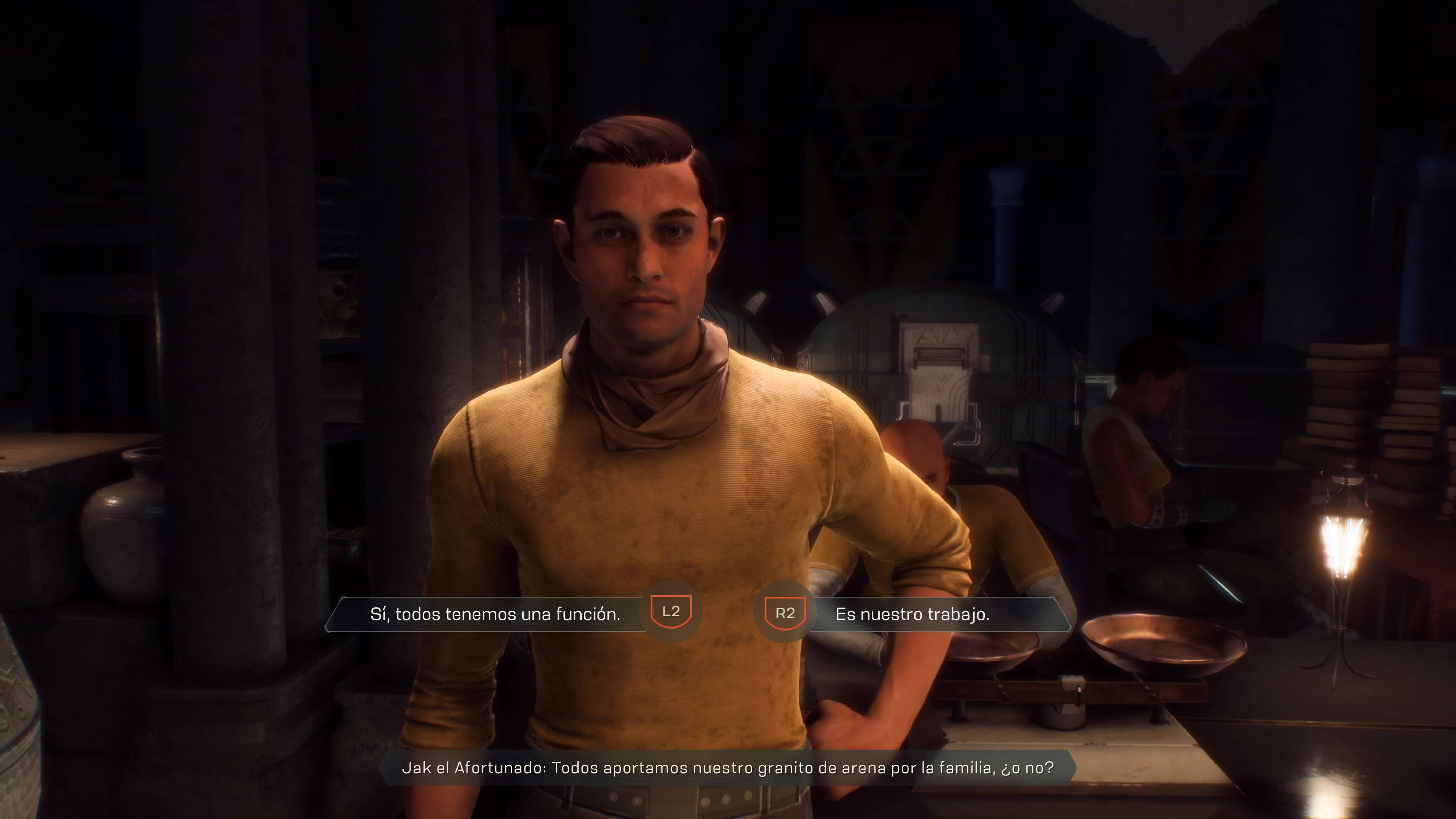
Task: Select the response "Es nuestro trabajo."
Action: click(x=912, y=614)
